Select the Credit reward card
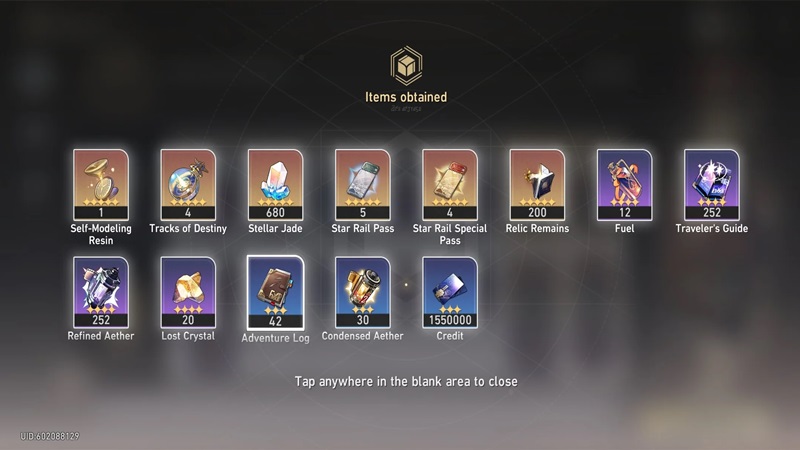This screenshot has width=800, height=450. point(450,292)
